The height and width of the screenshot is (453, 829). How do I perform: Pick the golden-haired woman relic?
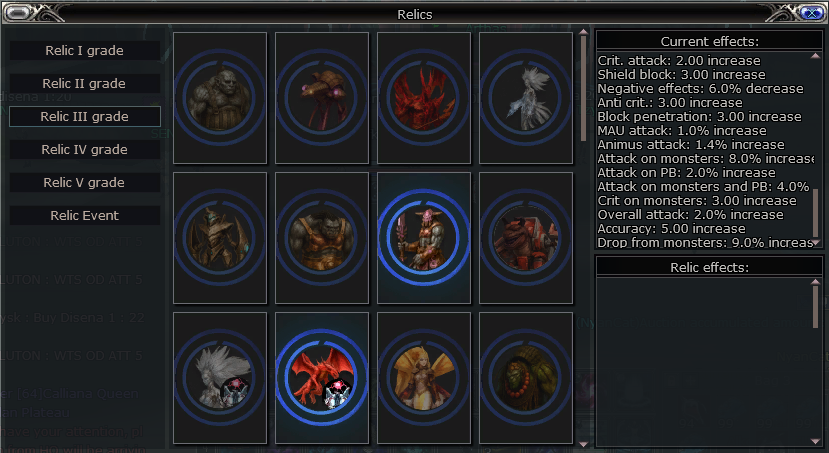click(424, 378)
